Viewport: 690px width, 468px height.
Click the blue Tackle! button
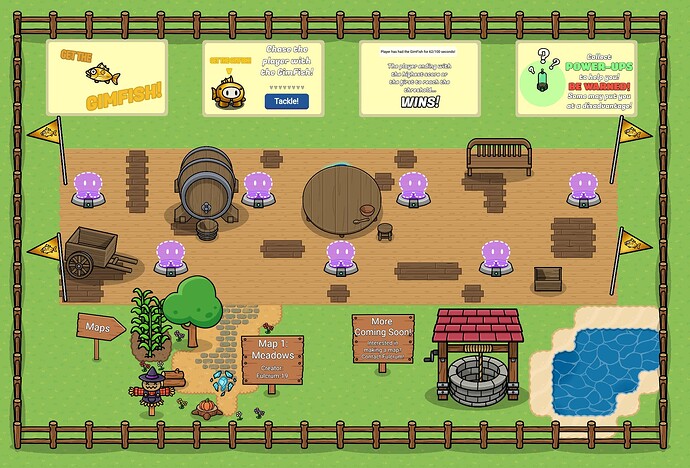[x=287, y=101]
